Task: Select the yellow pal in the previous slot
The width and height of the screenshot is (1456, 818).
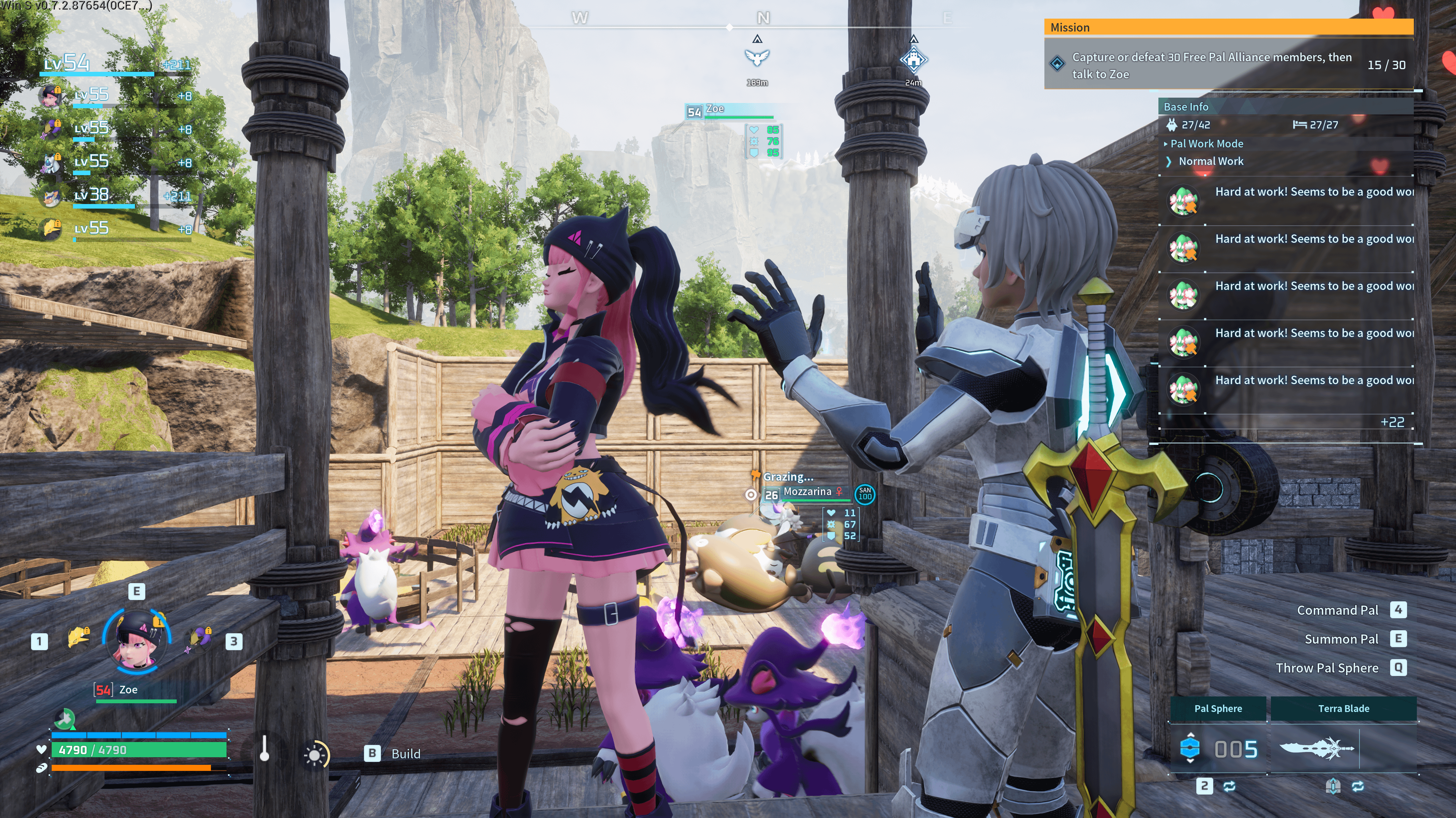Action: [78, 638]
